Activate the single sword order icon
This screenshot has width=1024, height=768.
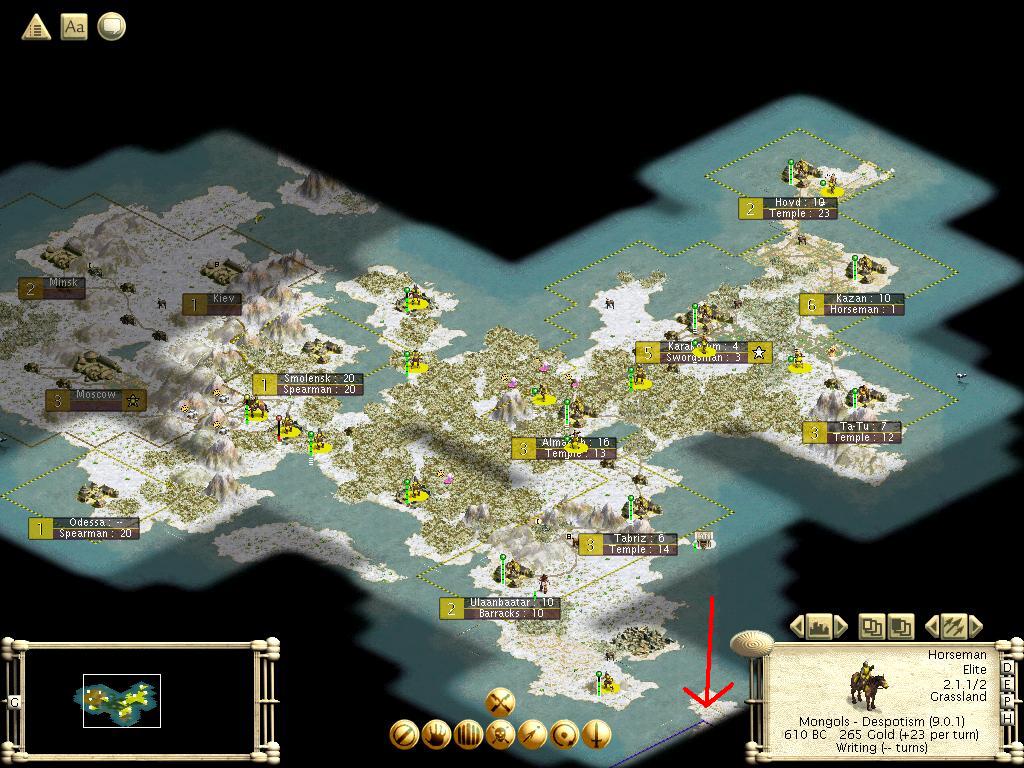(x=596, y=735)
